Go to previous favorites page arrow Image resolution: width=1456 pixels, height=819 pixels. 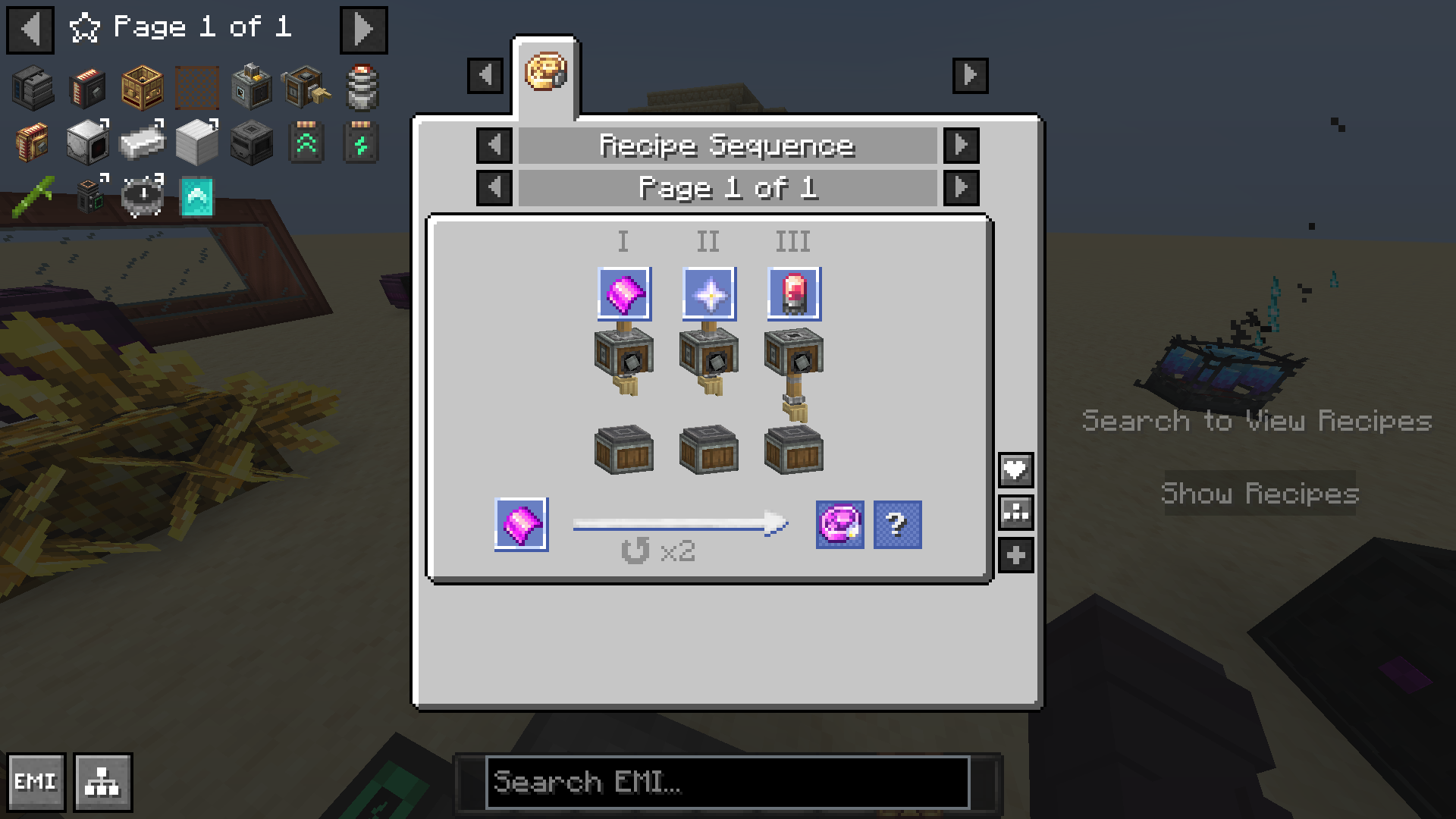30,30
